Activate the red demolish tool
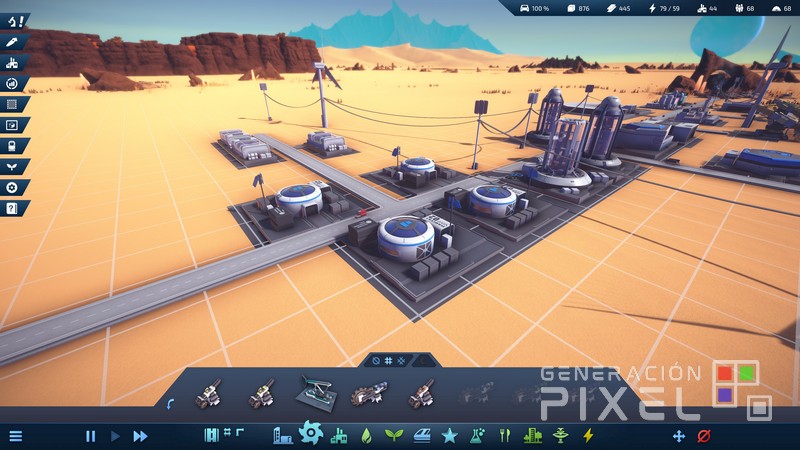The image size is (800, 450). coord(703,436)
